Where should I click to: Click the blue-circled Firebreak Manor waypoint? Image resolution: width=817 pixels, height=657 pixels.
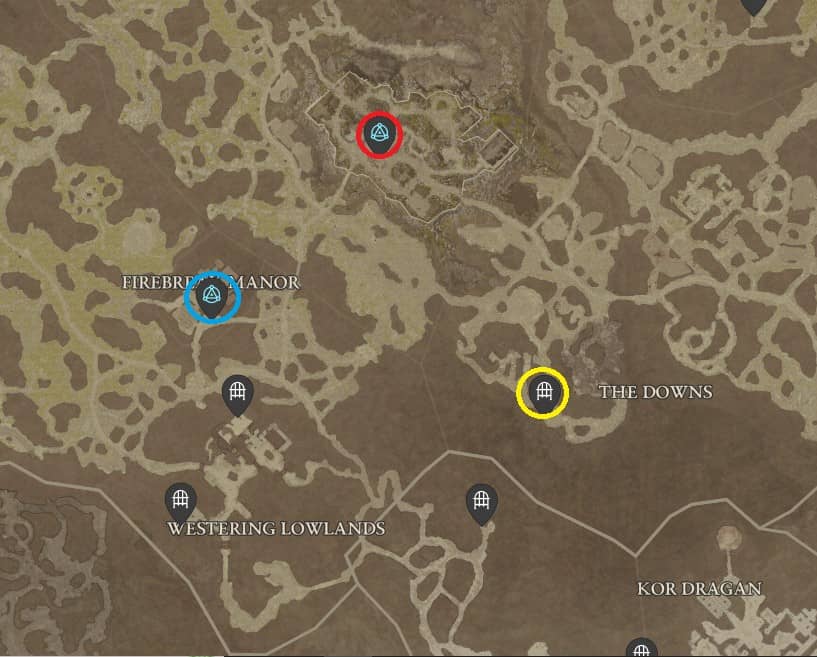[211, 297]
